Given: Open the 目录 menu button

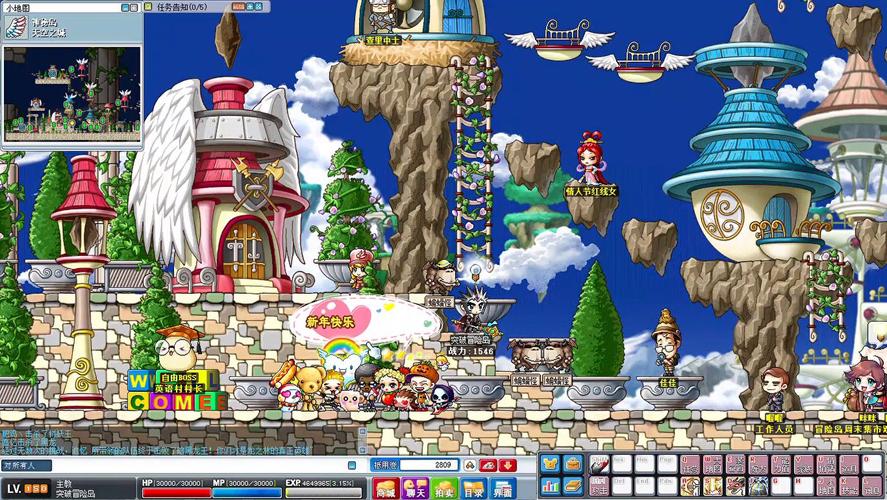Looking at the screenshot, I should click(x=474, y=489).
